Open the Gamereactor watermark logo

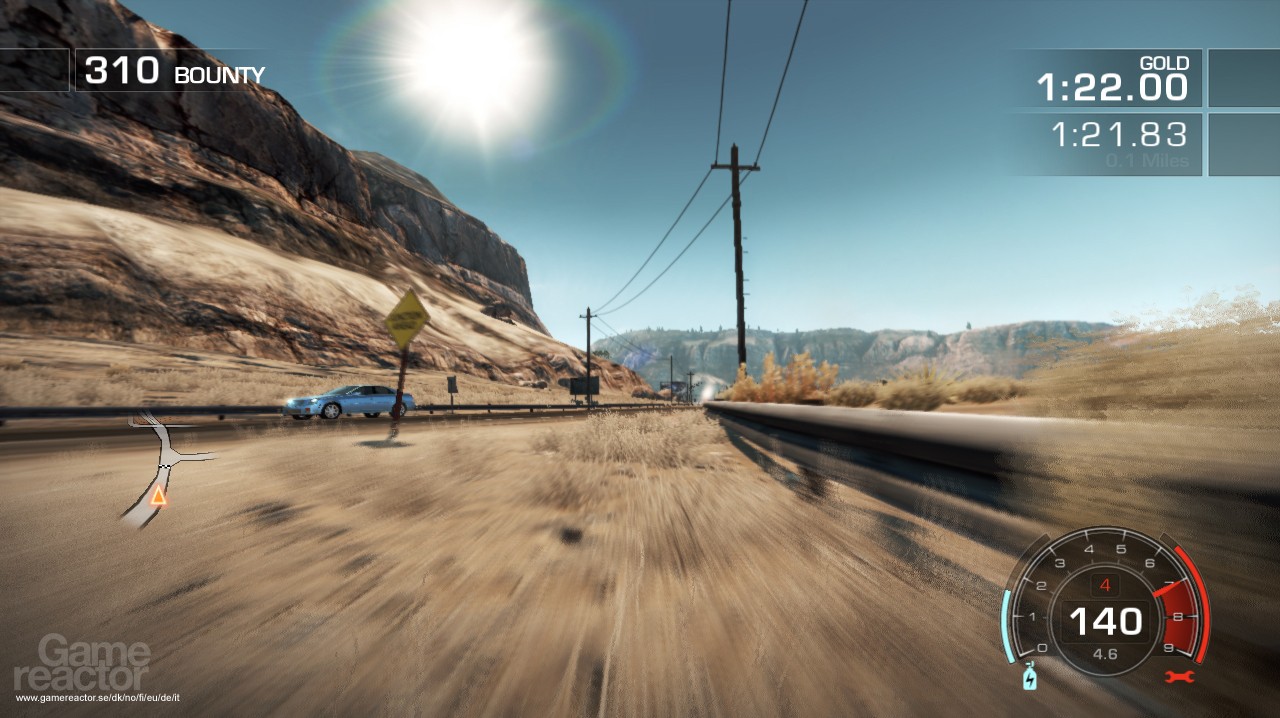[x=95, y=662]
